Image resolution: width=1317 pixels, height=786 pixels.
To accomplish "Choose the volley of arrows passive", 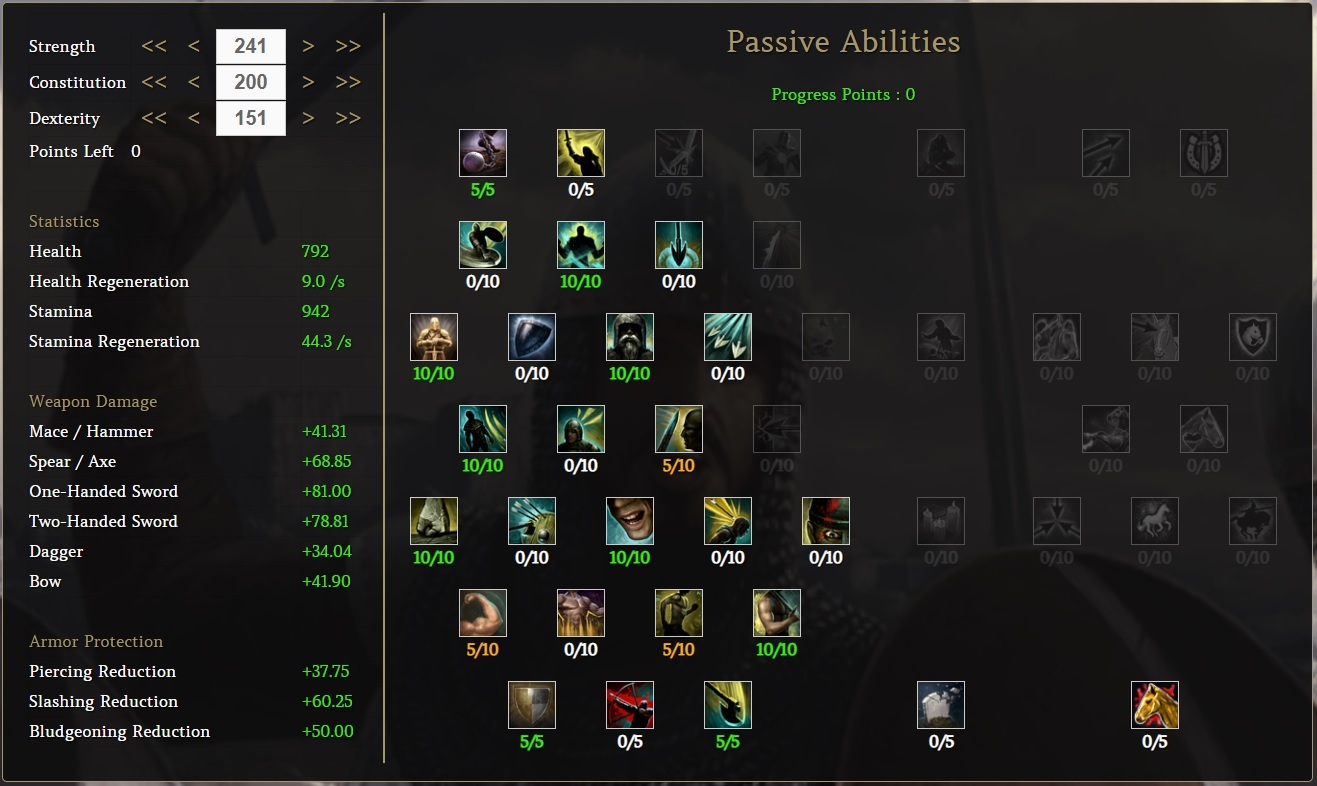I will click(728, 337).
